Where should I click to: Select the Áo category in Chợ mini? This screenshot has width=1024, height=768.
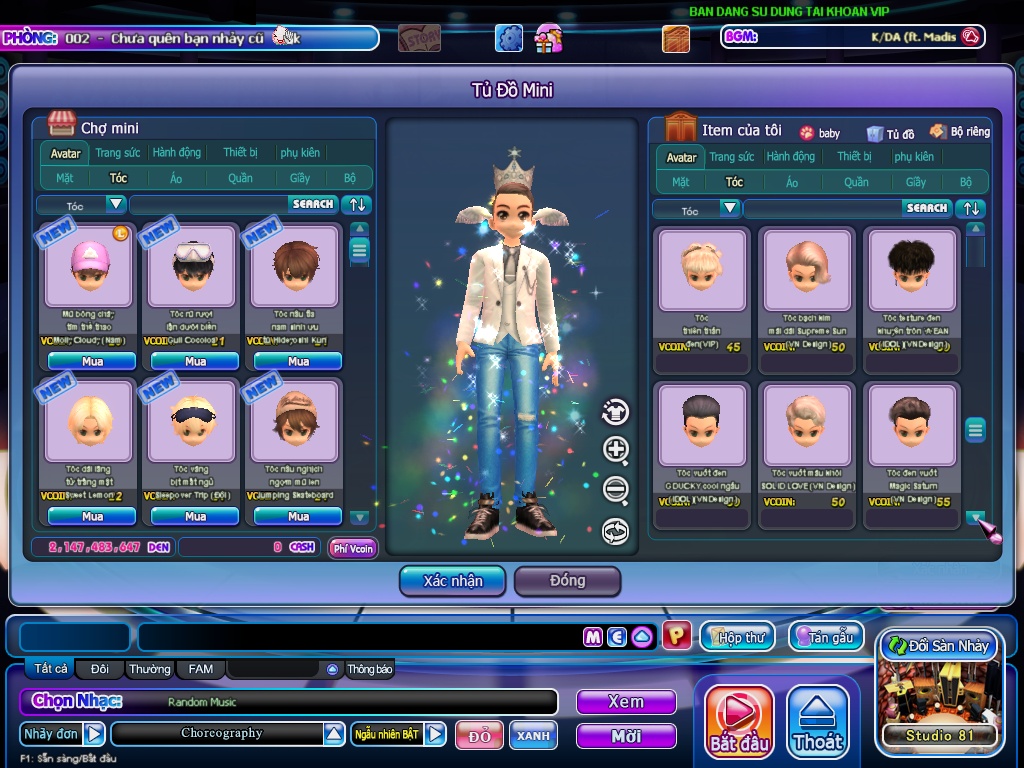pyautogui.click(x=176, y=178)
